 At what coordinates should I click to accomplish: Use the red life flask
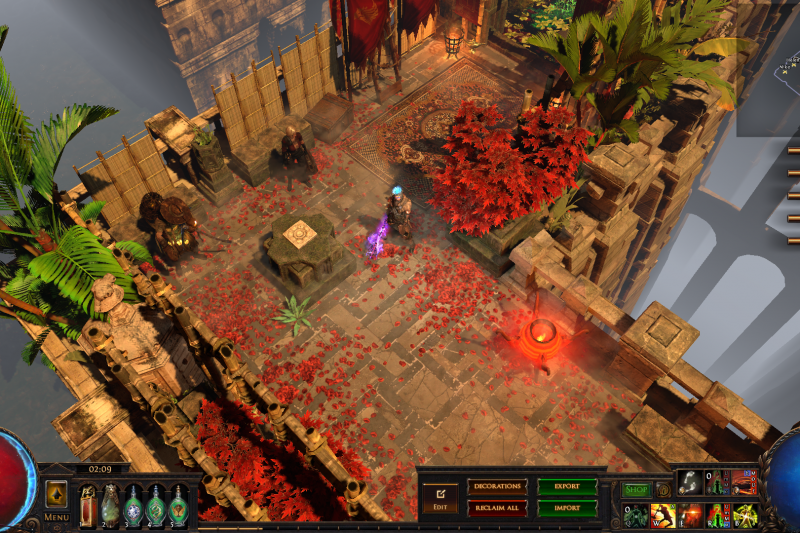88,505
